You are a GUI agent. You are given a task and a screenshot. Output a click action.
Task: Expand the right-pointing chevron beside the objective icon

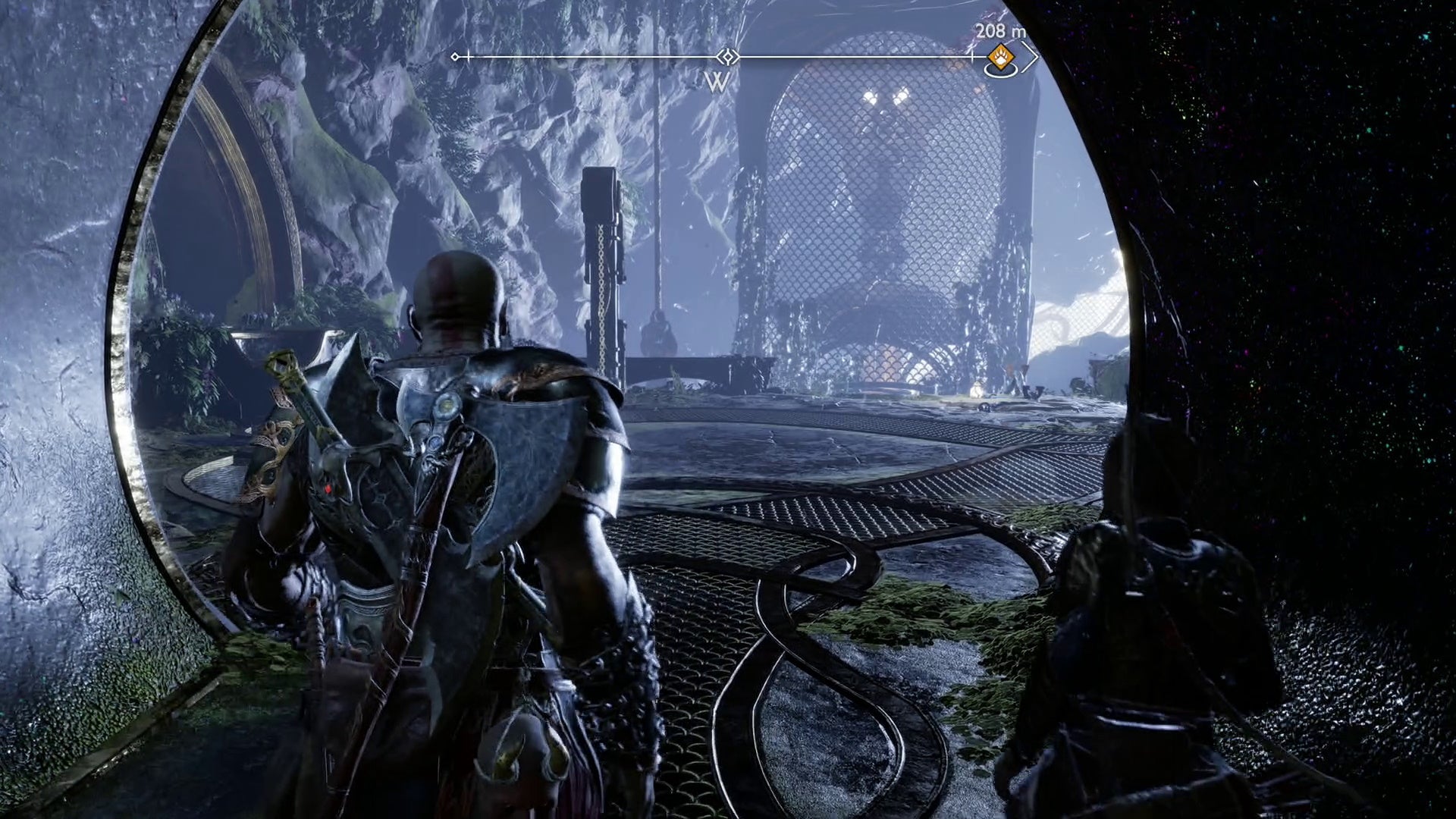(x=1031, y=57)
